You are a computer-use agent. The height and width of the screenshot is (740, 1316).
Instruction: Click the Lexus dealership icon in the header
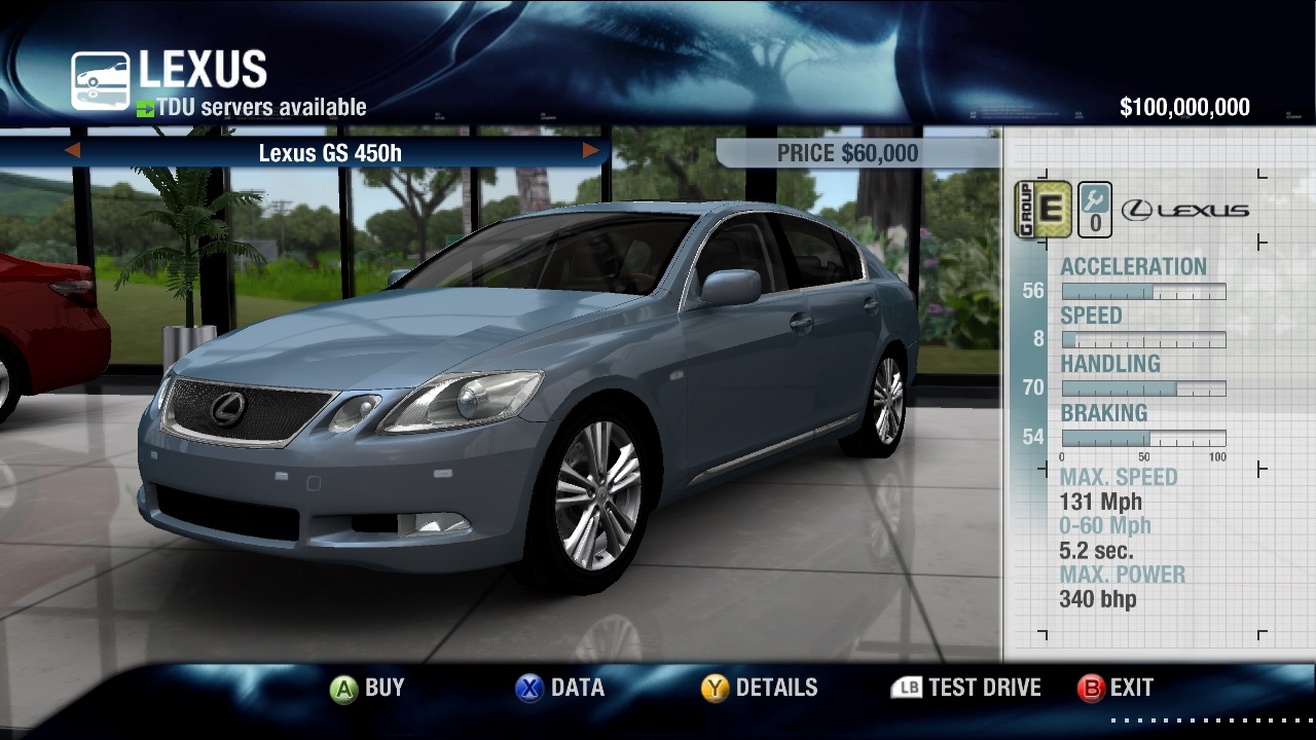[100, 81]
